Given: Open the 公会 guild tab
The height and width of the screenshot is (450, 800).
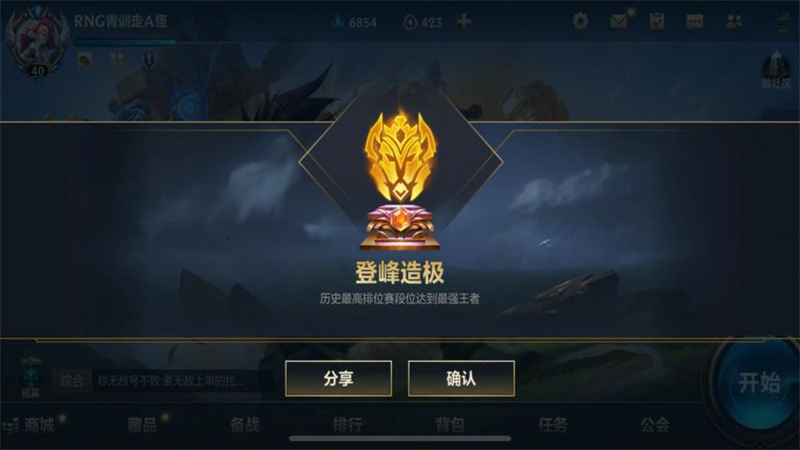Looking at the screenshot, I should click(655, 425).
